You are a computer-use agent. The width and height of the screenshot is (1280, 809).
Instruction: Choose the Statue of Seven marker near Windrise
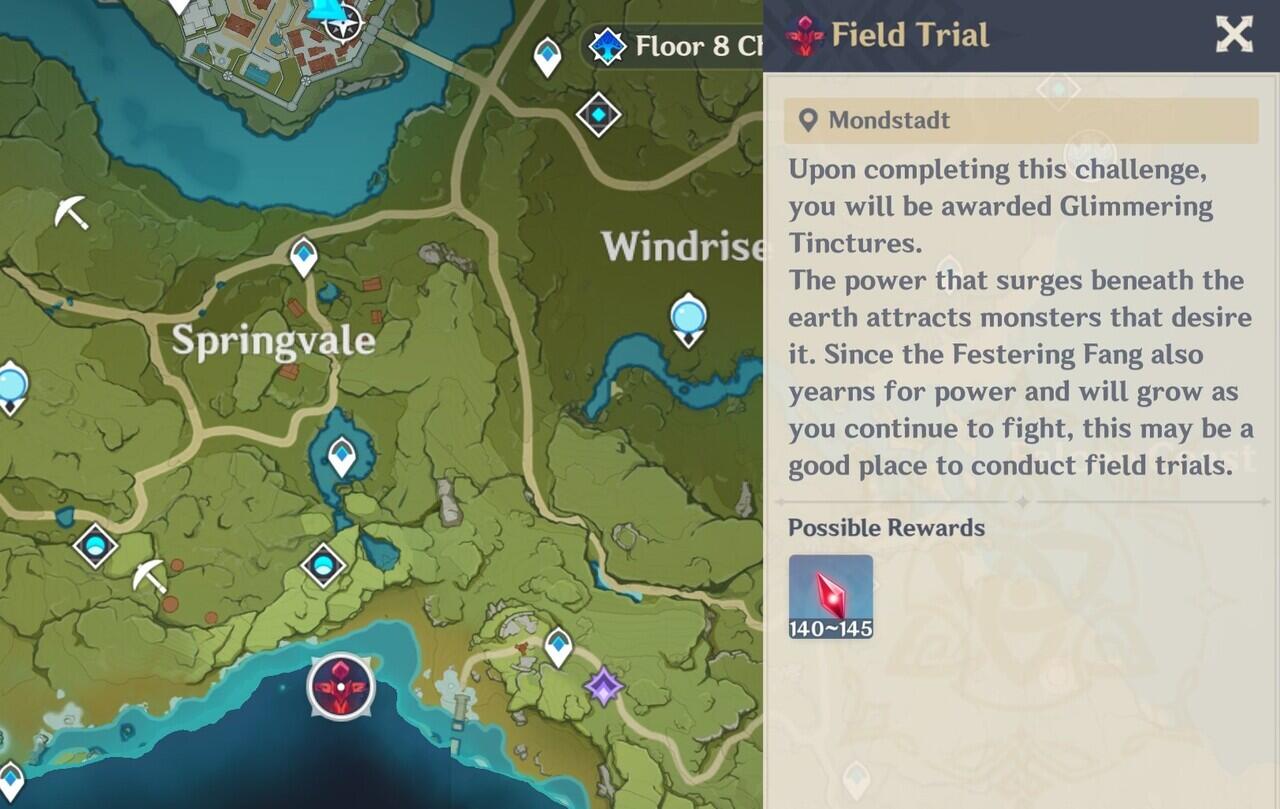pos(688,318)
